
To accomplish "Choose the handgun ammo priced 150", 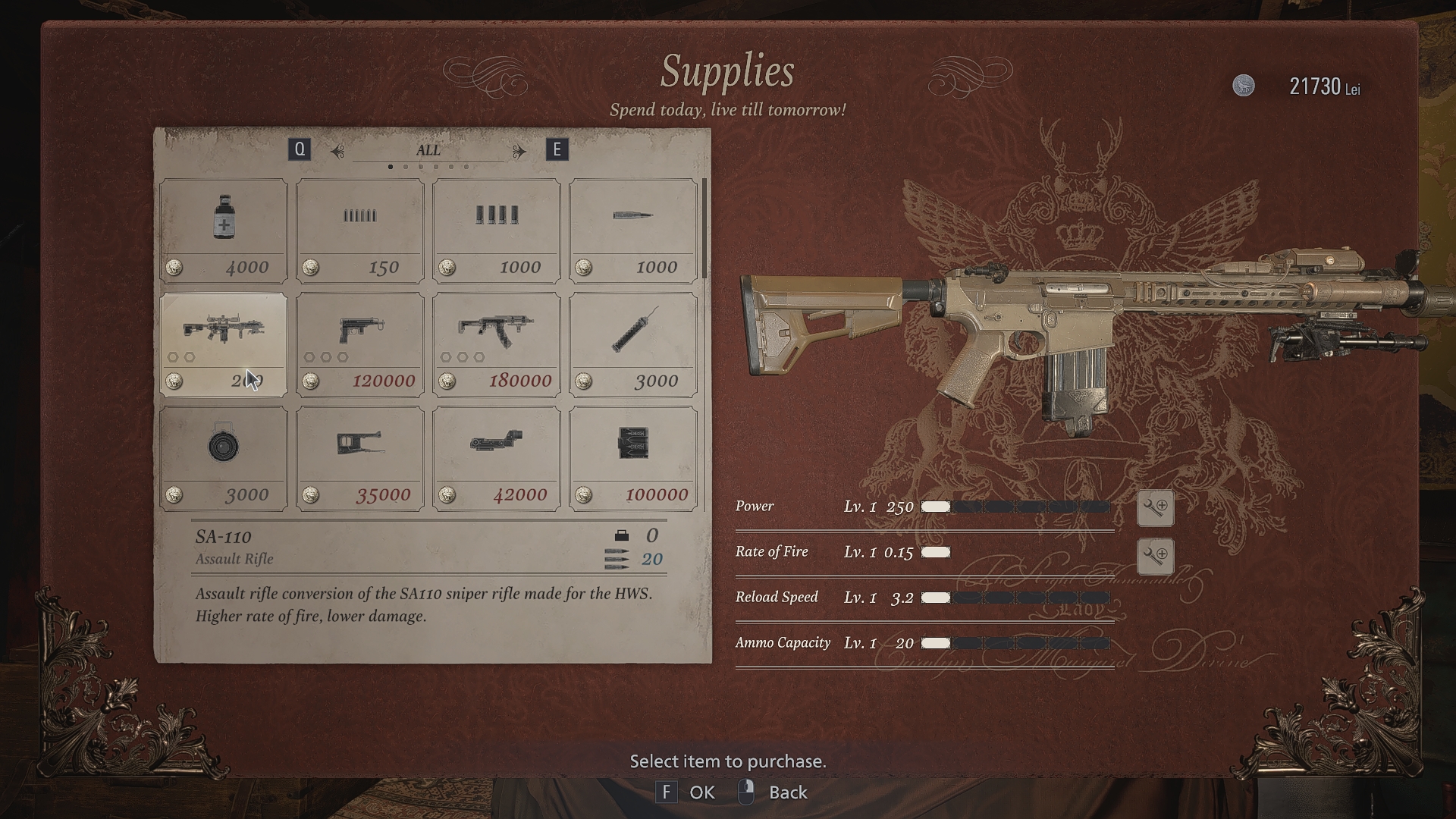I will point(360,230).
